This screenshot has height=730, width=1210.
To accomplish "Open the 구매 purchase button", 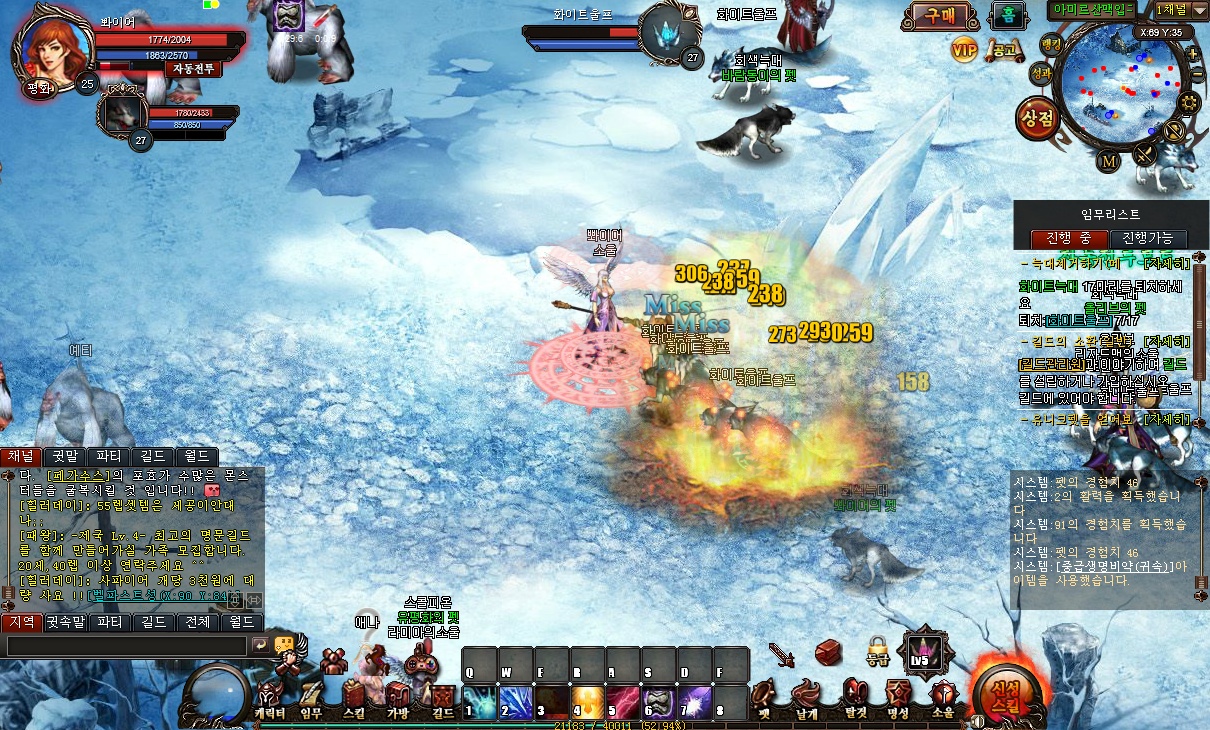I will pos(939,15).
